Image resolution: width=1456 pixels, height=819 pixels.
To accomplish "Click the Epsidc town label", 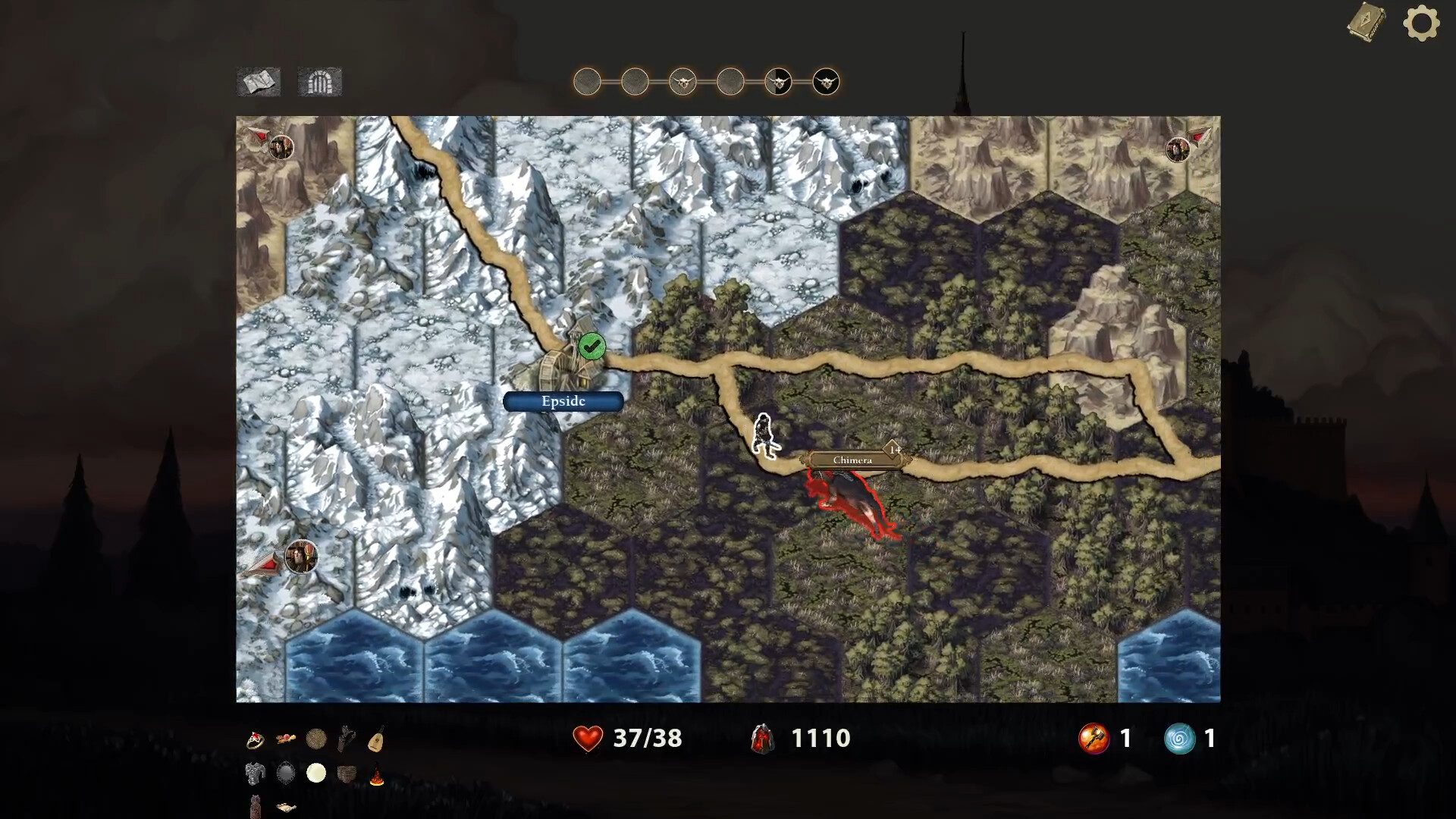I will point(563,401).
